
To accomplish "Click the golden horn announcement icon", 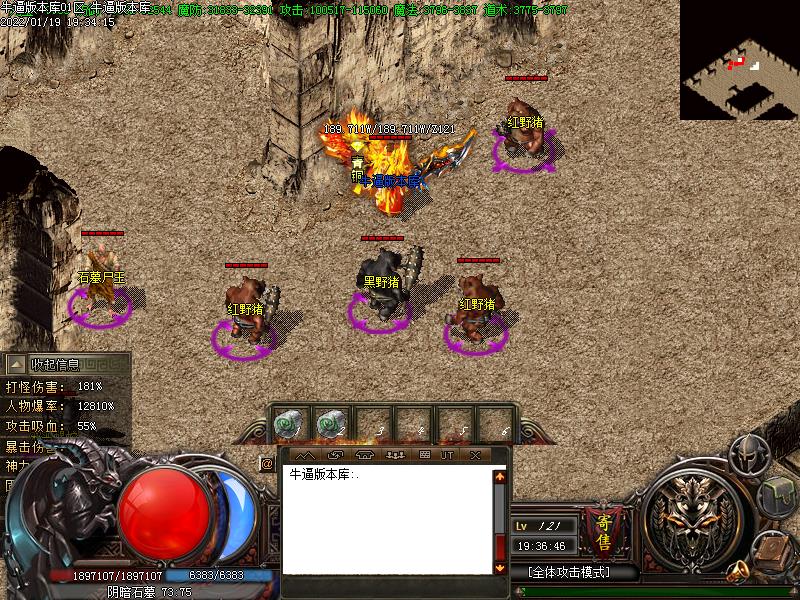I will [739, 572].
